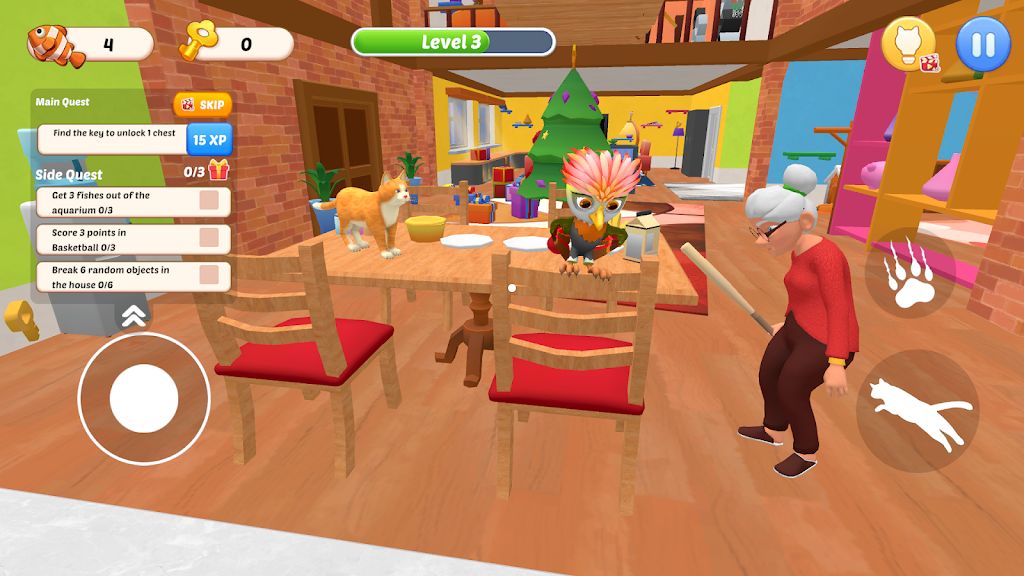1024x576 pixels.
Task: Pause the game with the blue button
Action: pyautogui.click(x=983, y=46)
